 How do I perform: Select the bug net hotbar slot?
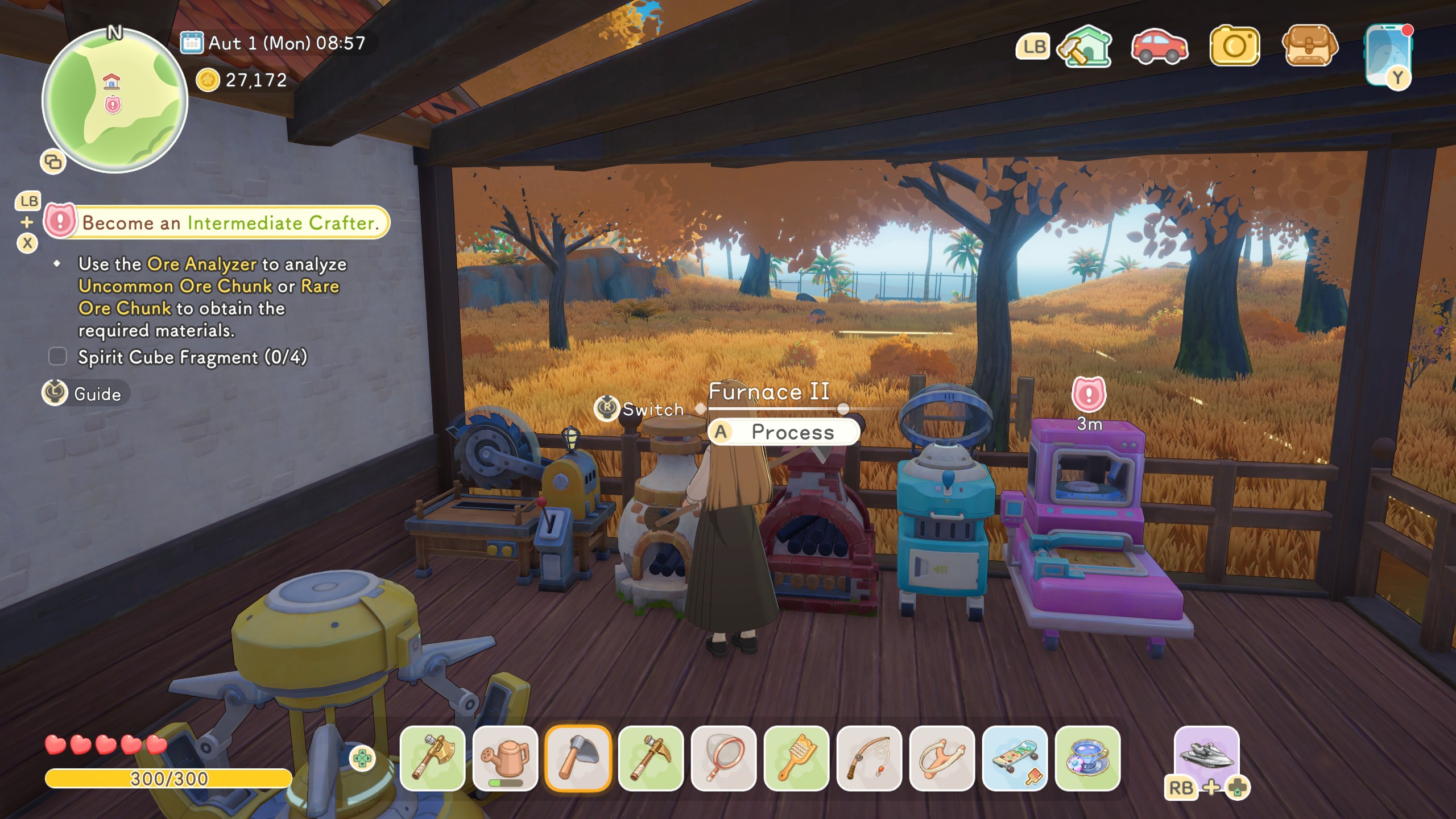pos(723,758)
